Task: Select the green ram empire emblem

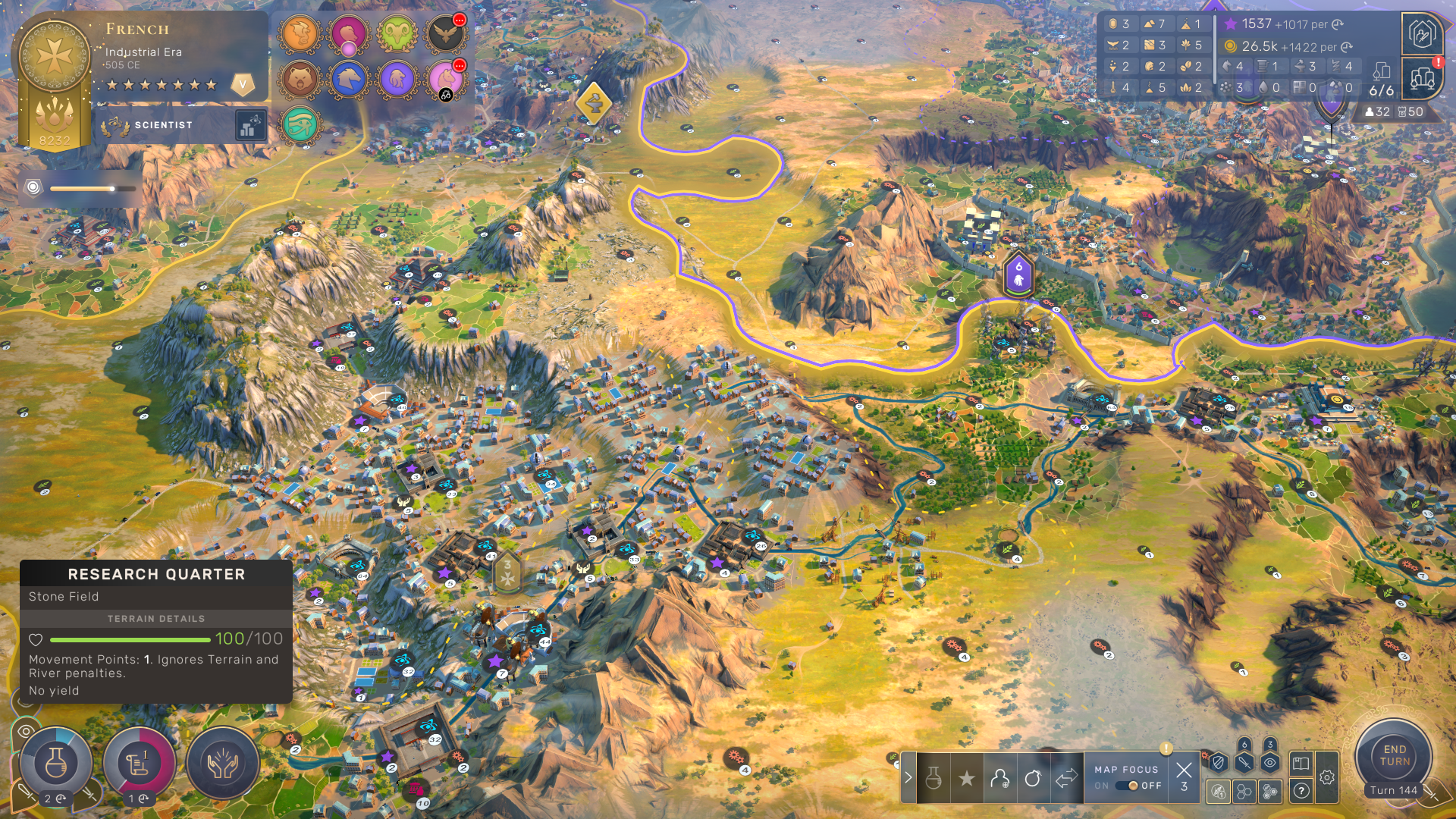Action: coord(397,34)
